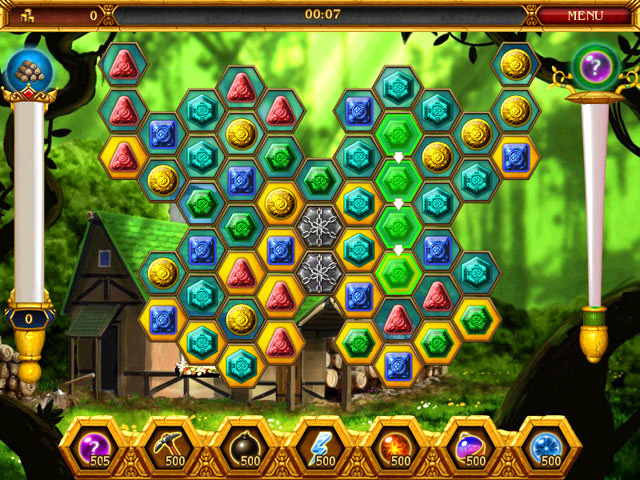
Task: Open the red MENU button
Action: 585,15
